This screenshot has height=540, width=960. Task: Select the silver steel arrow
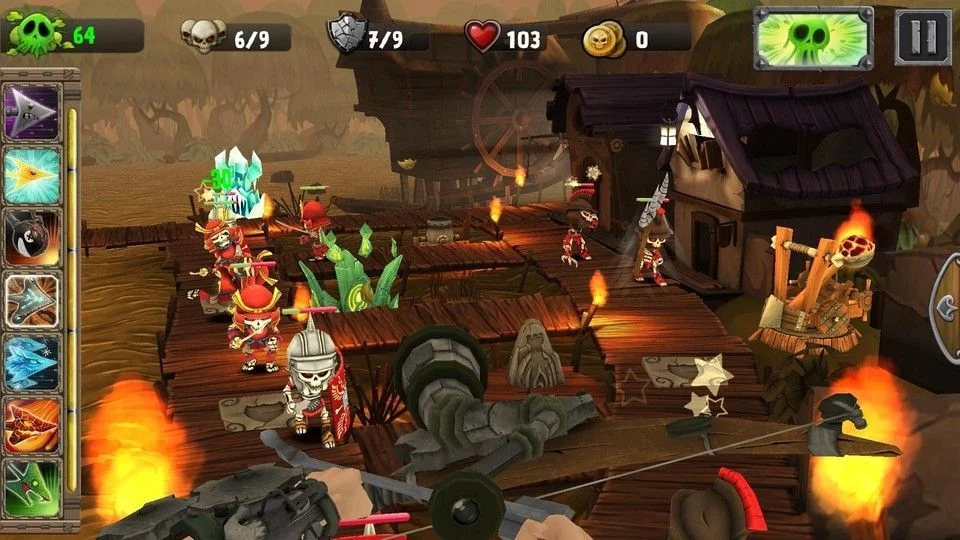[x=33, y=111]
